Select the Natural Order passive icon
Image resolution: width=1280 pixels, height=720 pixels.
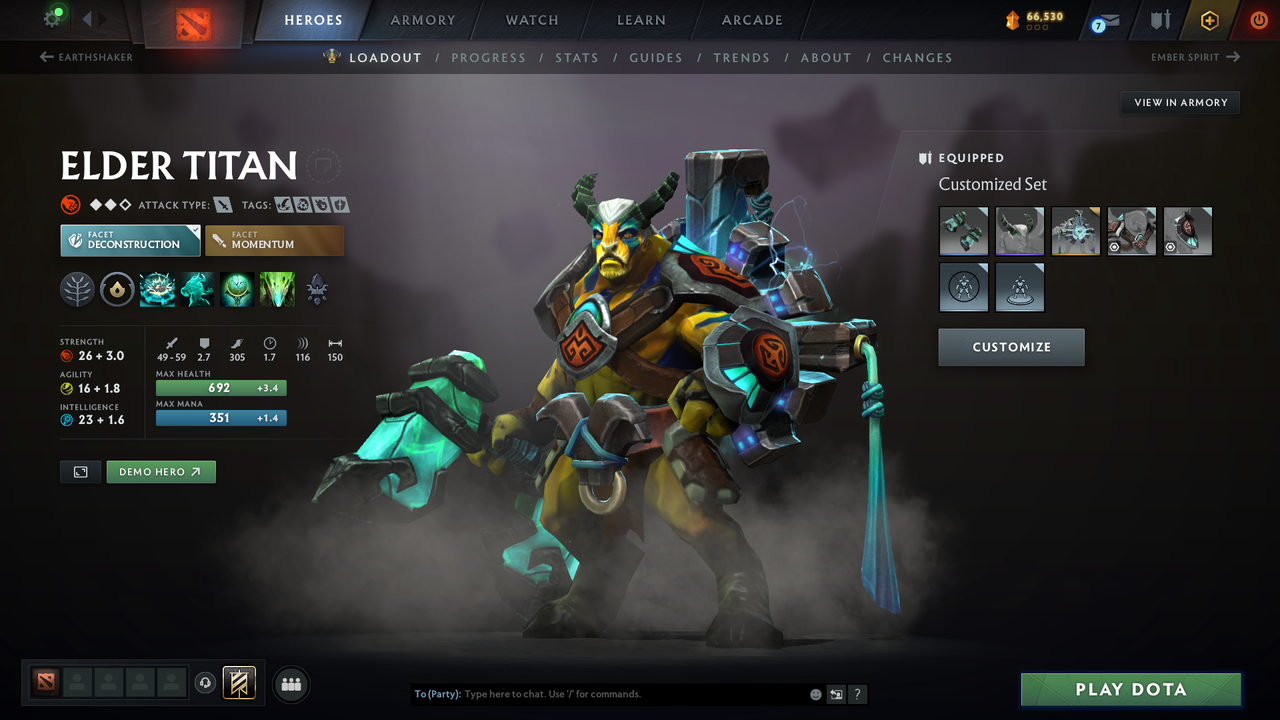236,289
